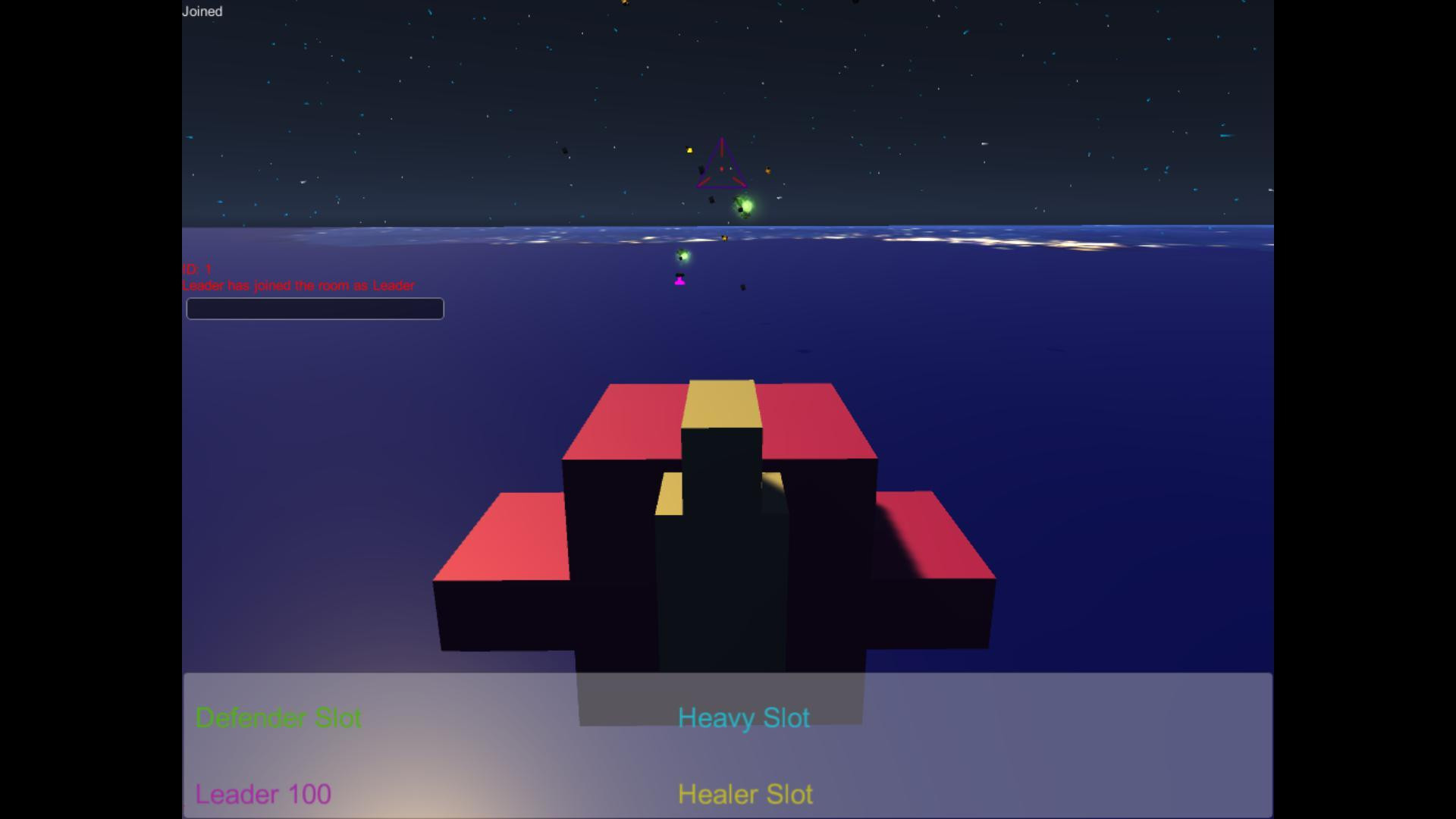Screen dimensions: 1456x819
Task: Select the Defender Slot role
Action: [279, 717]
